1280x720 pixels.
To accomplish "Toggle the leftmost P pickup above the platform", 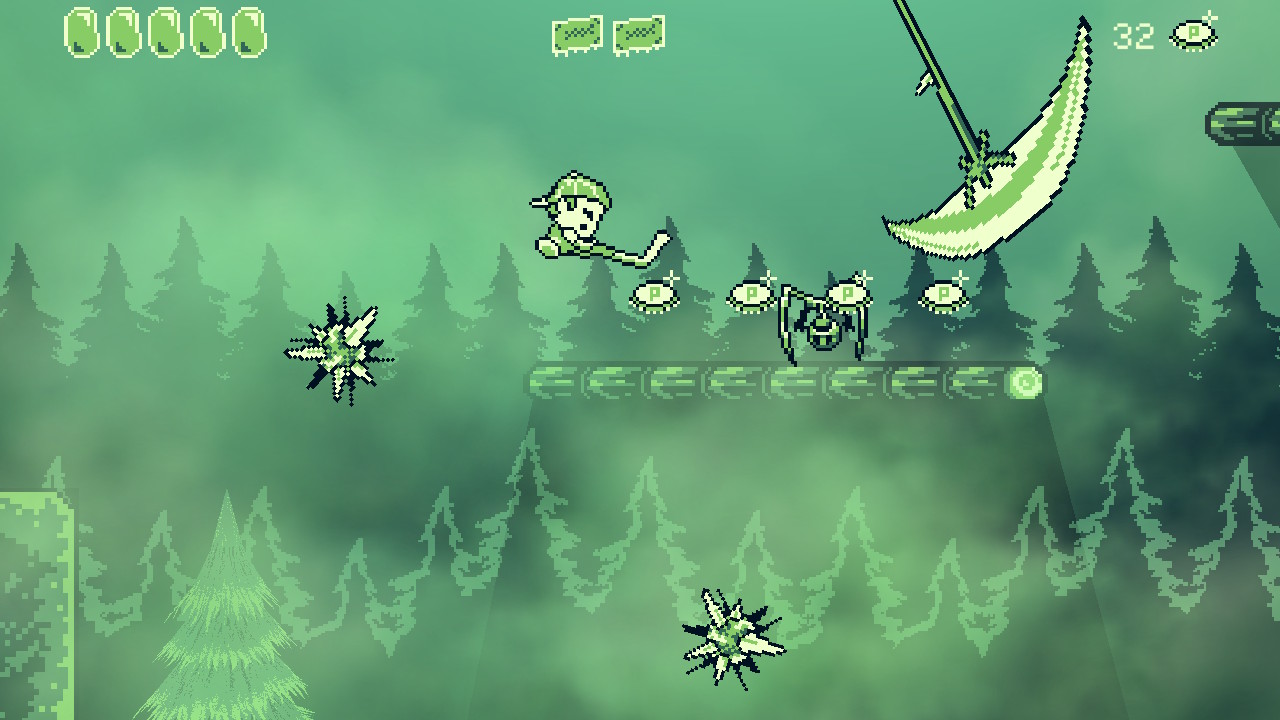I will click(x=656, y=297).
